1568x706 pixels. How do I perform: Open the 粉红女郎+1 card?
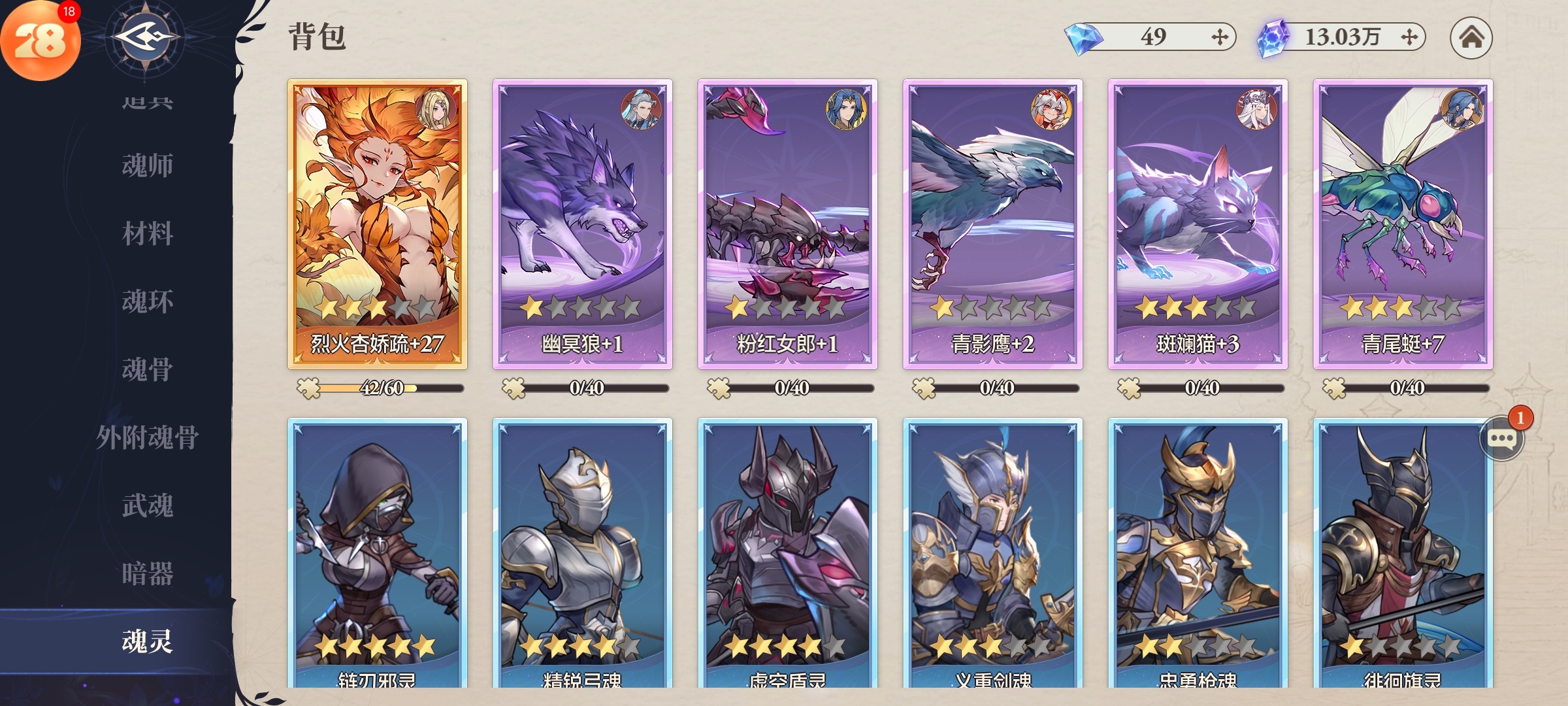[788, 224]
